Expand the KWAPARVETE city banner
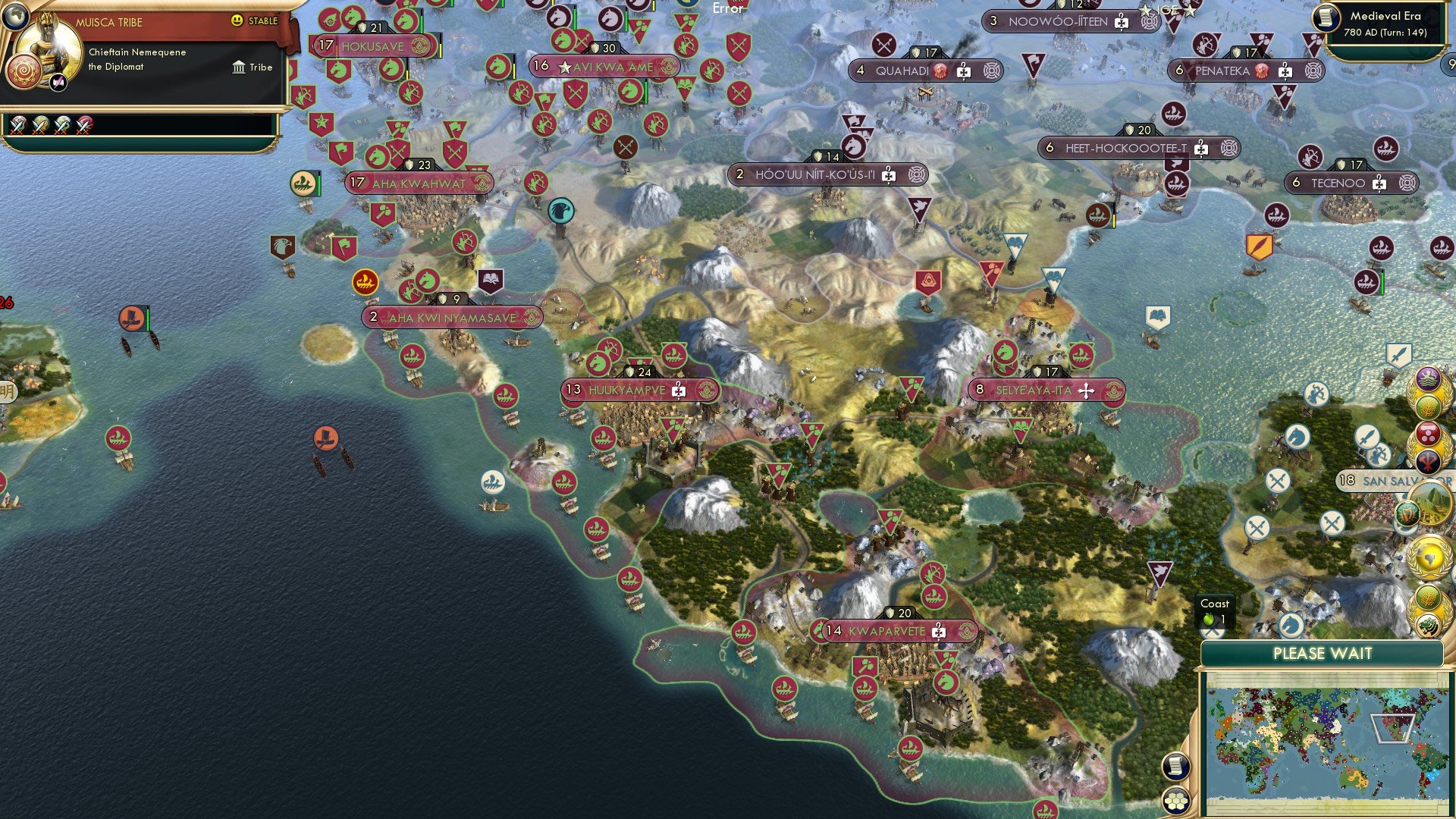Viewport: 1456px width, 819px height. (895, 630)
